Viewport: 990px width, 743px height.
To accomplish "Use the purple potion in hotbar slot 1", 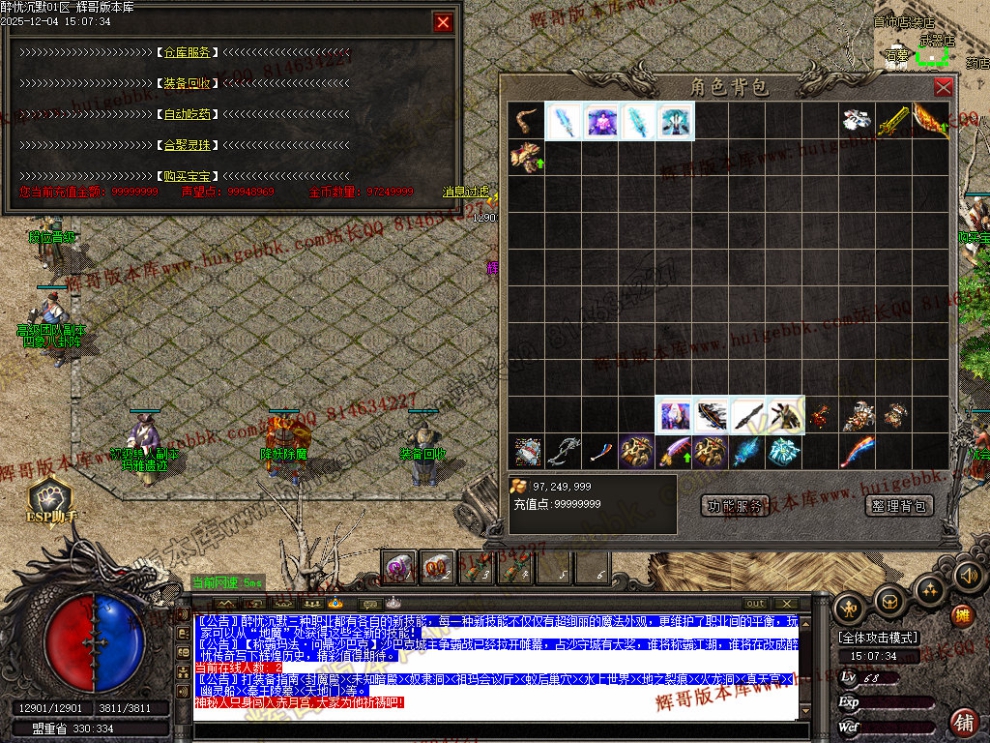I will coord(400,568).
